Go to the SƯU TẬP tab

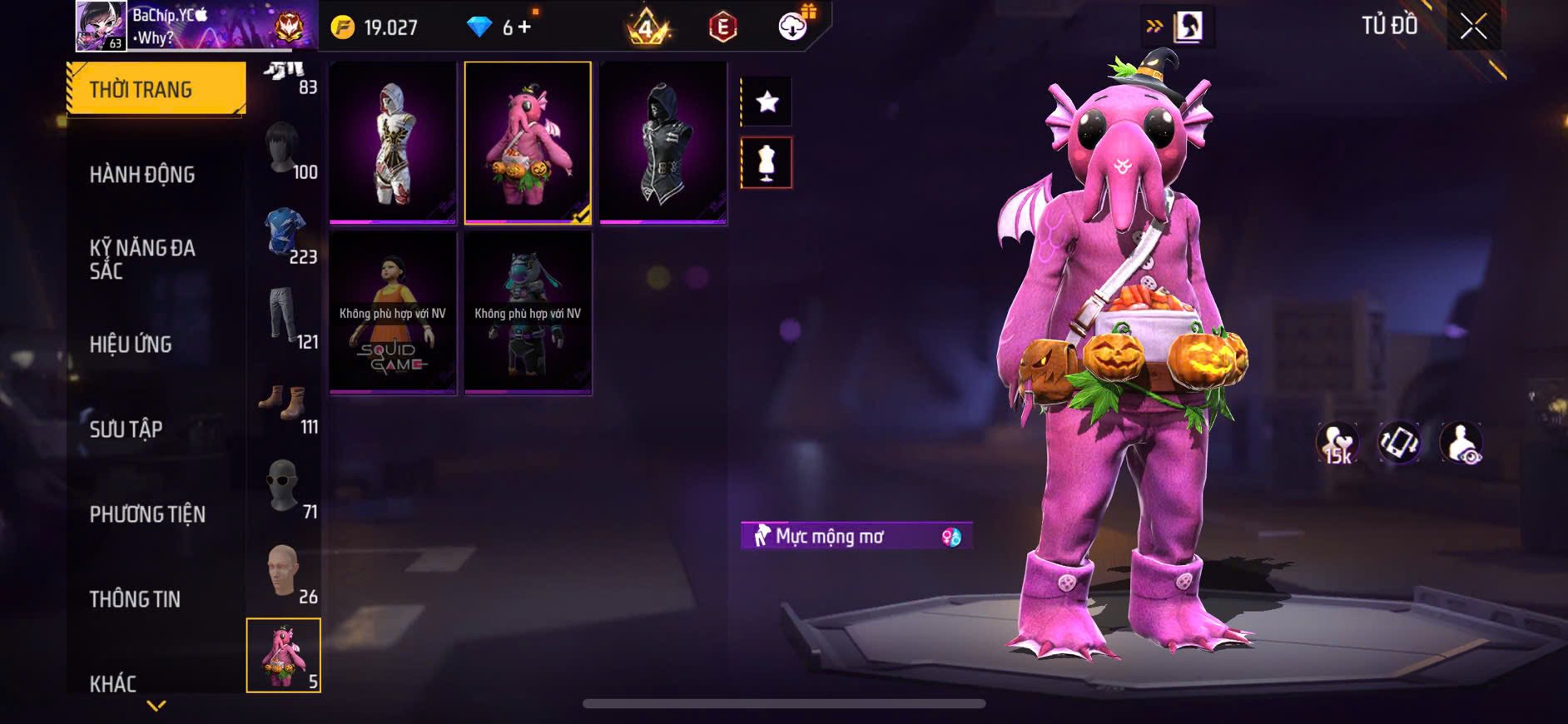[126, 429]
